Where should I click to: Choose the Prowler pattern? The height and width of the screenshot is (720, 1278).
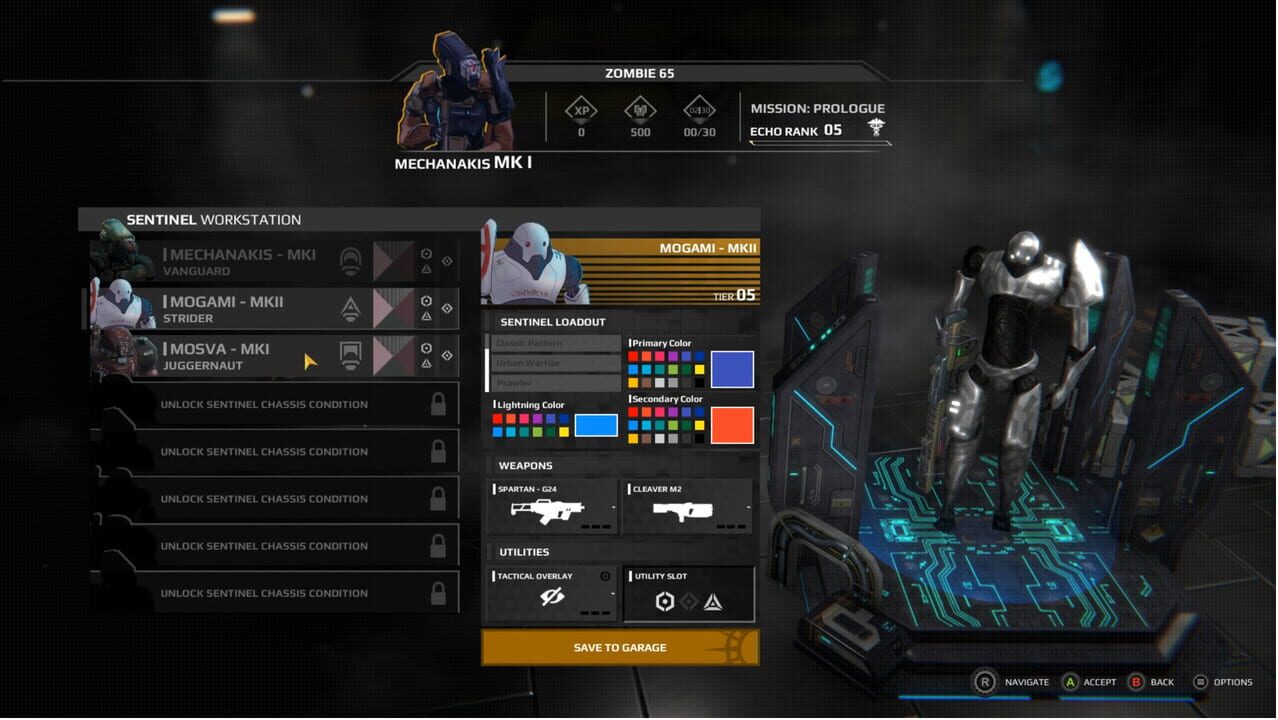(x=556, y=383)
